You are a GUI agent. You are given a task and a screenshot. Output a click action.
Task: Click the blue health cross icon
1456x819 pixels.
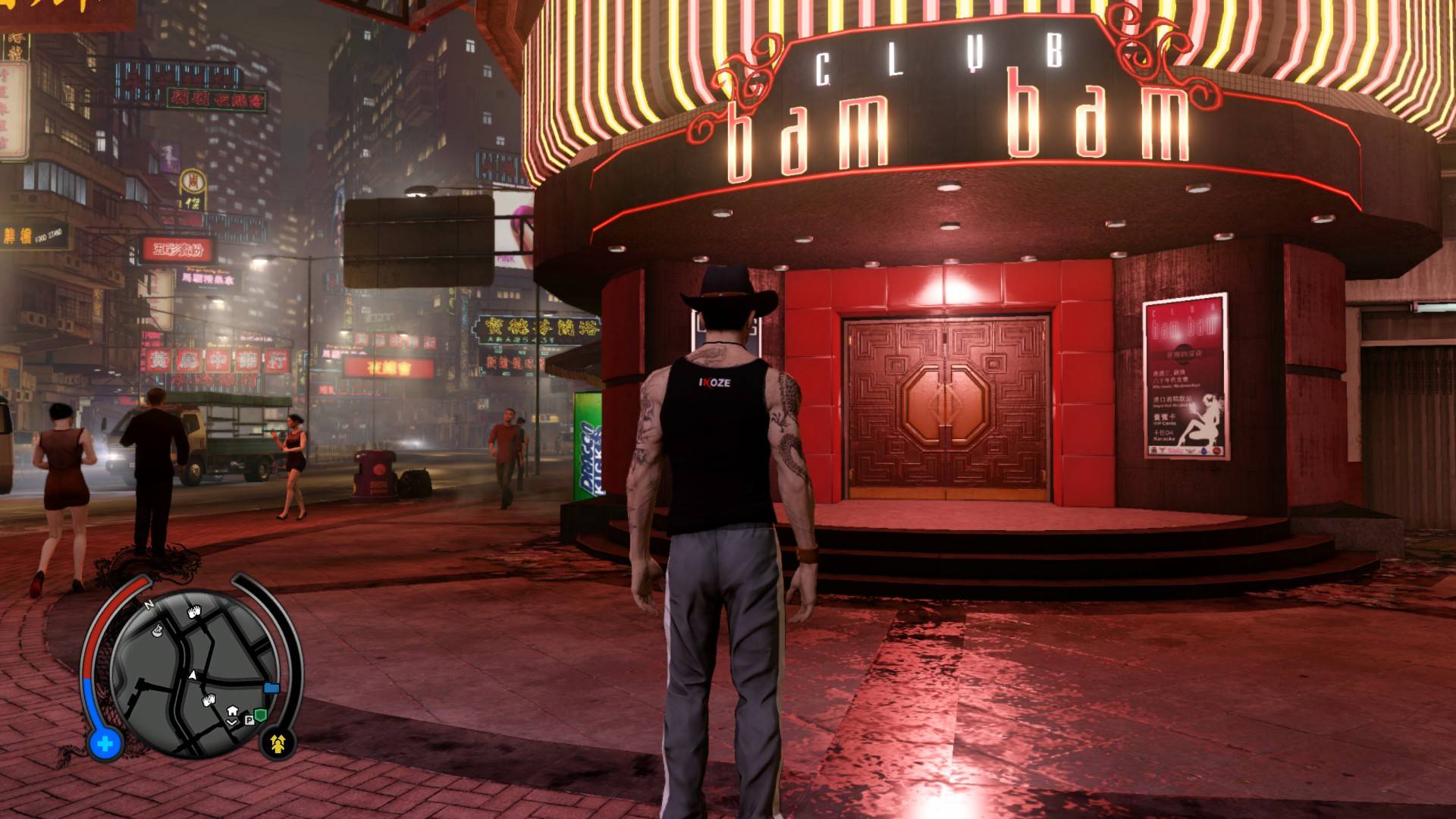click(105, 744)
